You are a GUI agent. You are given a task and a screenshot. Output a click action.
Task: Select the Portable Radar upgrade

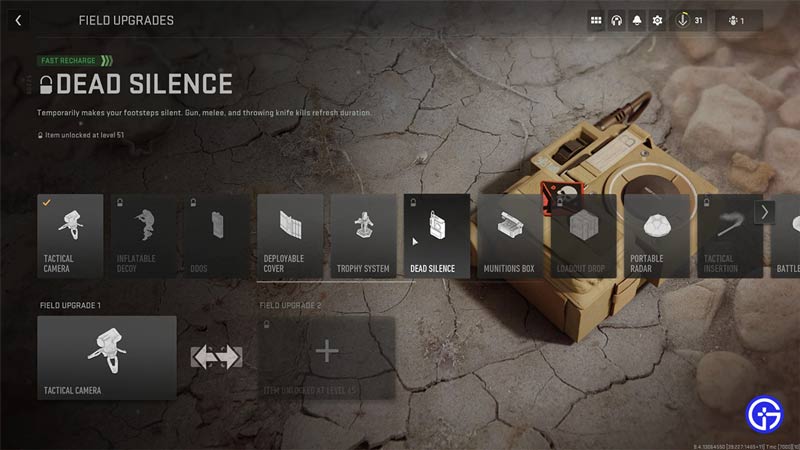pyautogui.click(x=657, y=235)
